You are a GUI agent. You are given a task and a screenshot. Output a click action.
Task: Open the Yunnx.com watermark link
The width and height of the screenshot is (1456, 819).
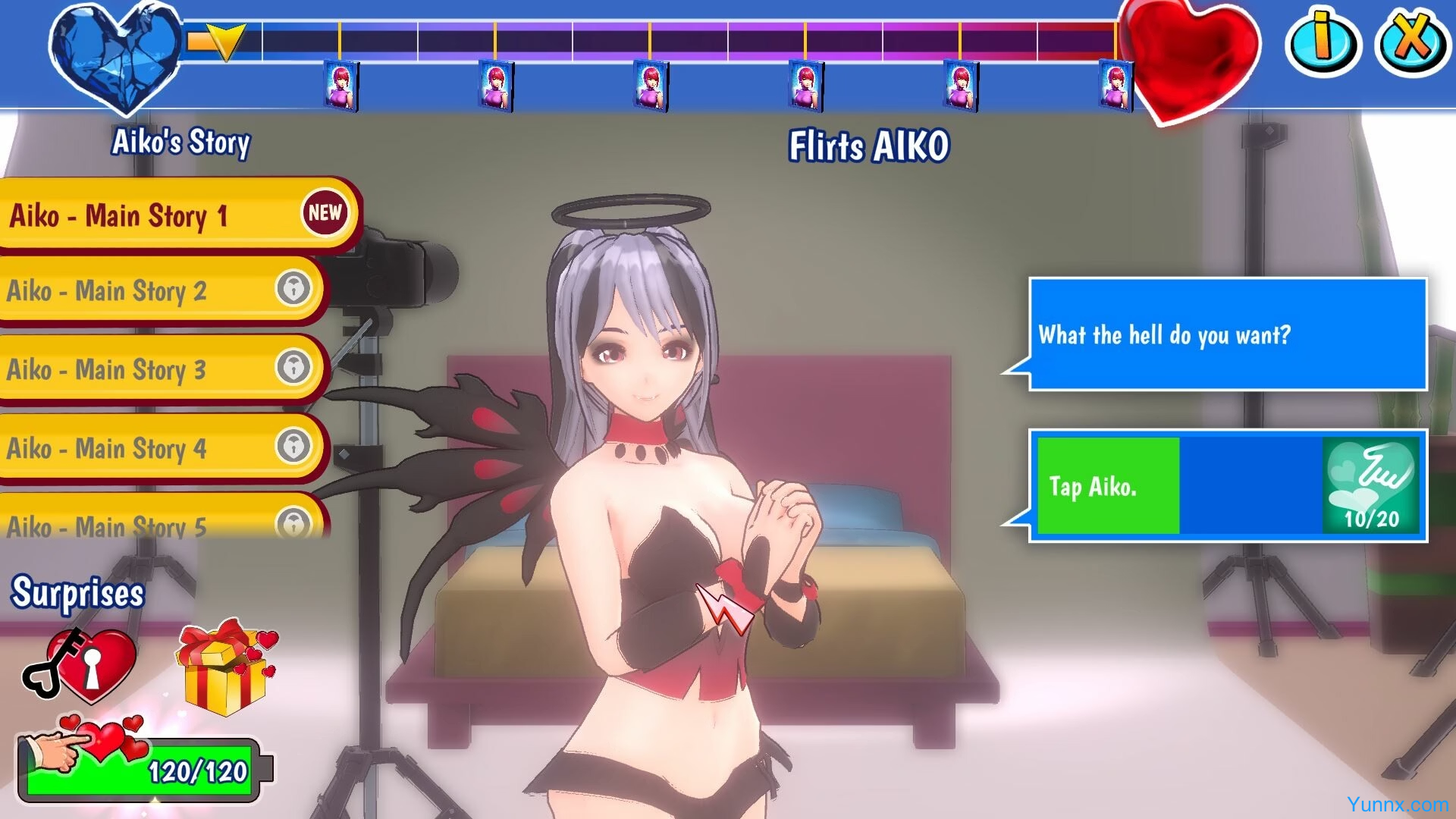click(1397, 805)
